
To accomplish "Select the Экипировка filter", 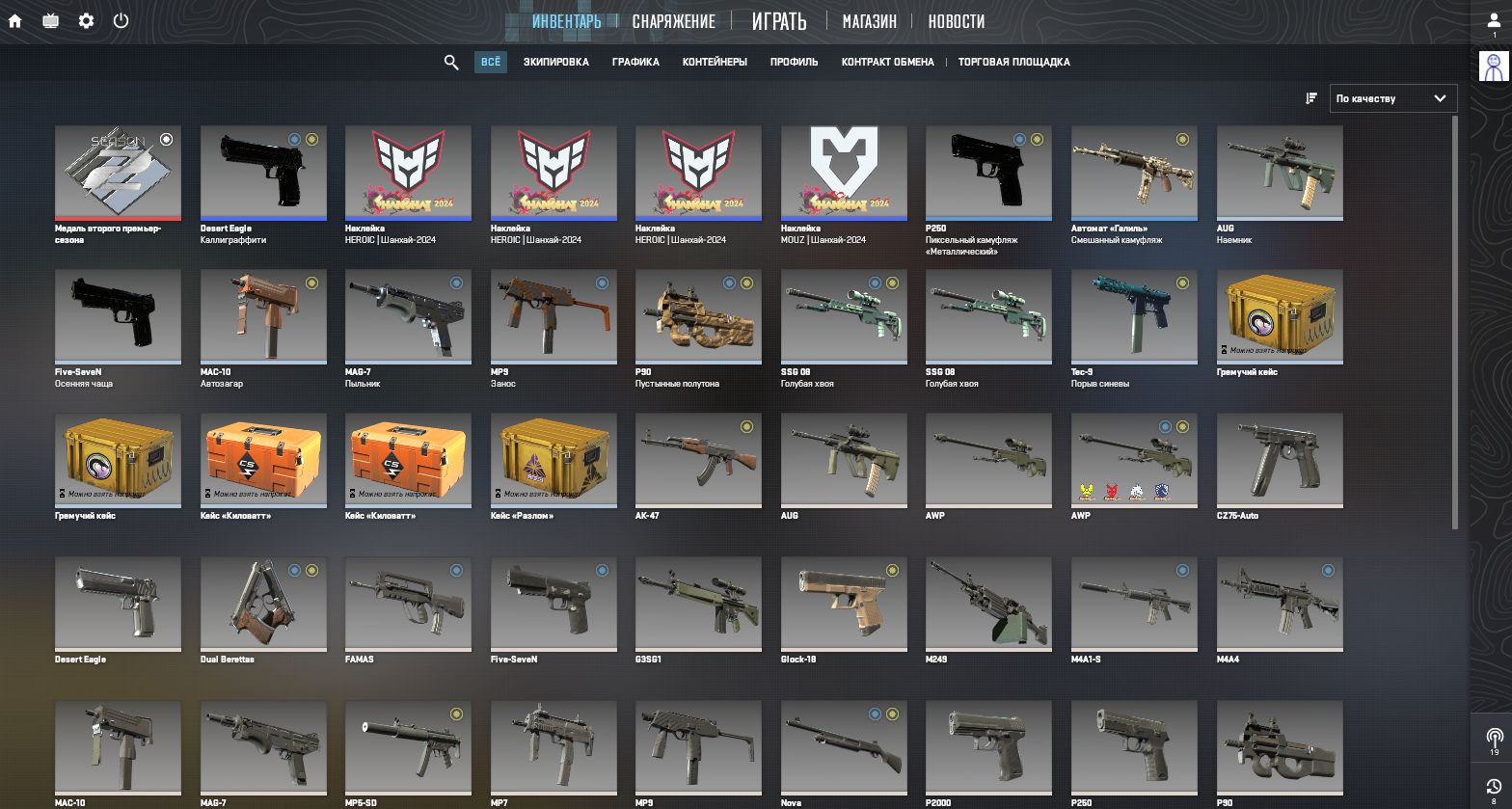I will click(555, 63).
